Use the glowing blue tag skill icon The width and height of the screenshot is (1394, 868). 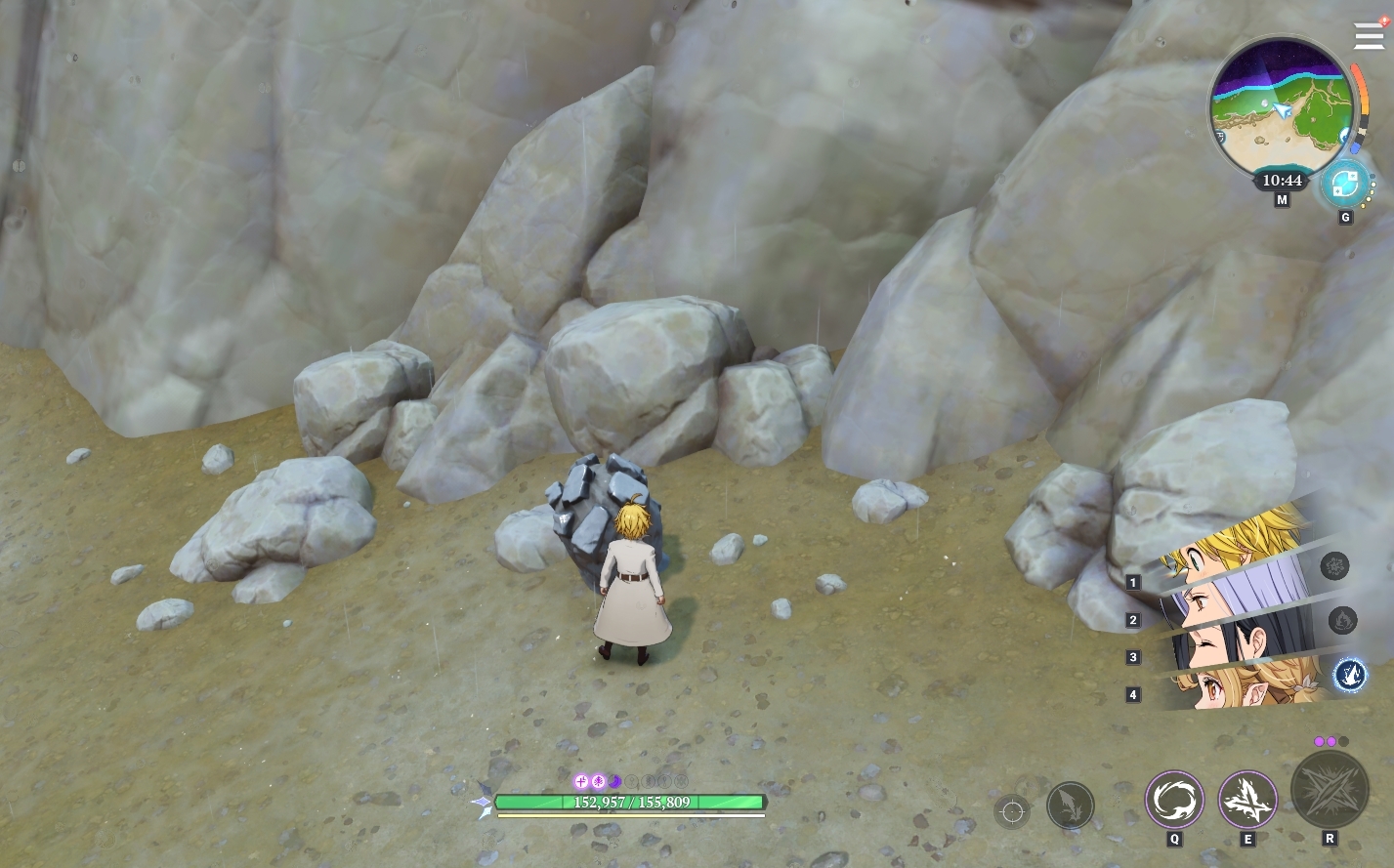[1349, 674]
